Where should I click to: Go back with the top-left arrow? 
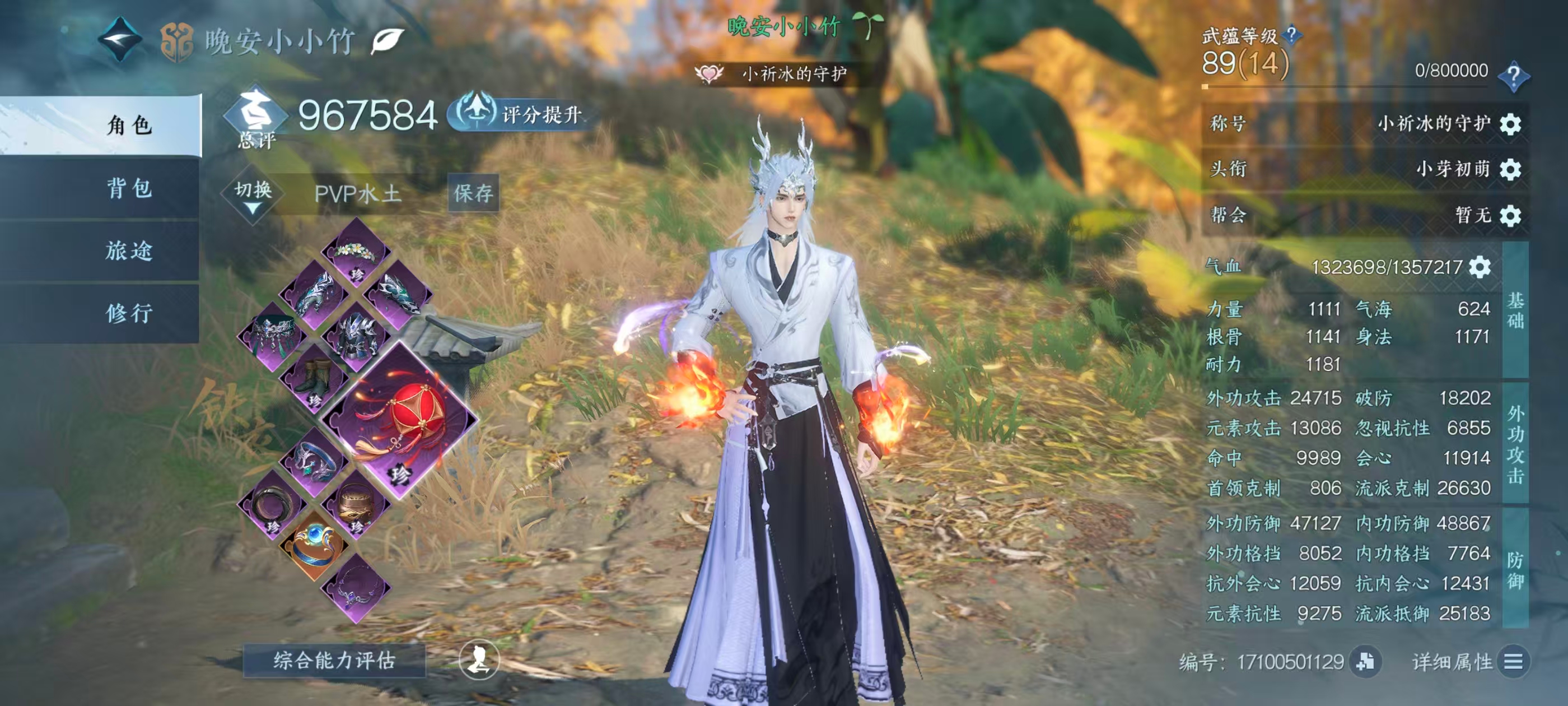[x=120, y=40]
